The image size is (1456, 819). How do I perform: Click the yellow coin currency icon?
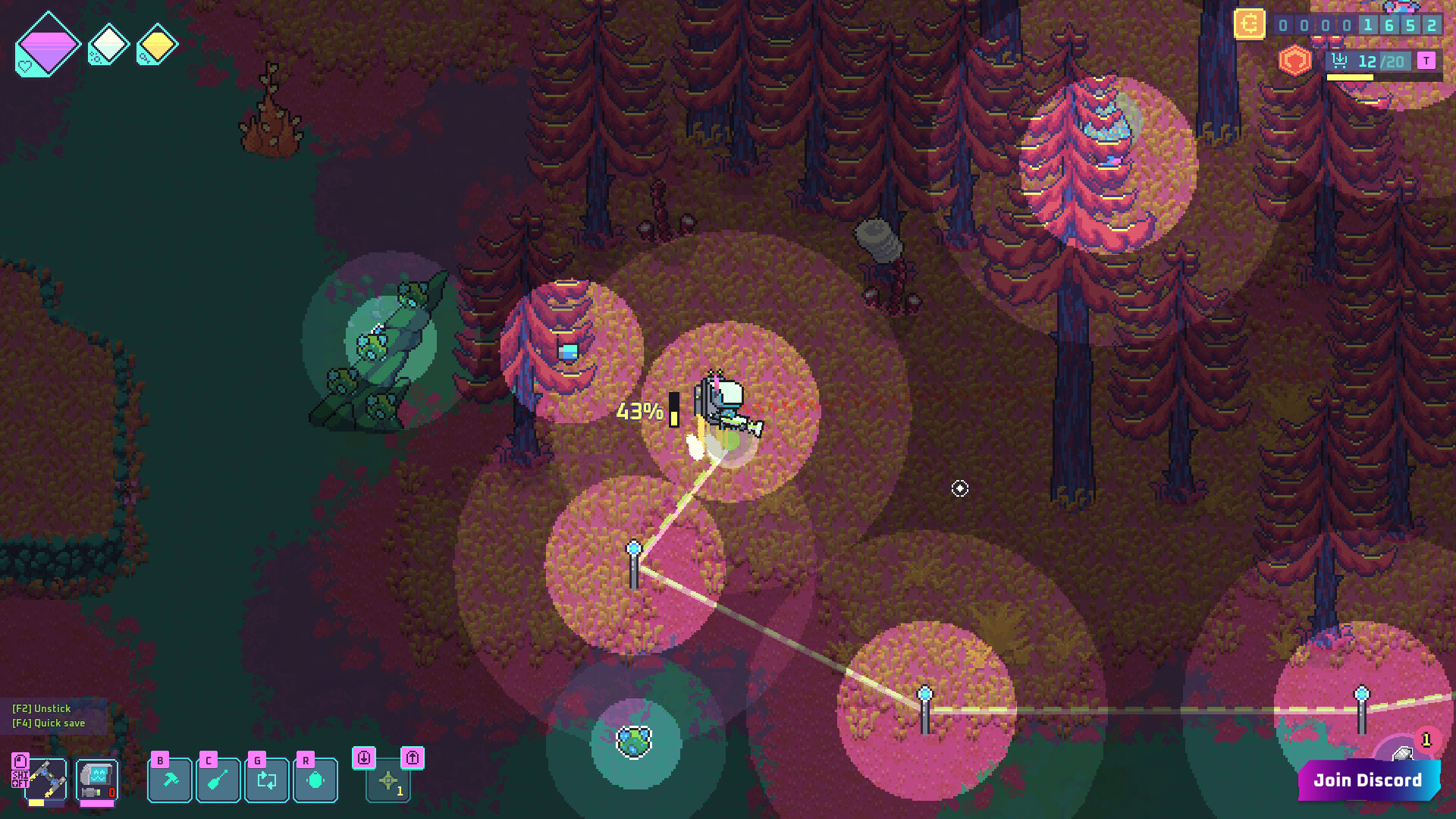click(x=1250, y=24)
